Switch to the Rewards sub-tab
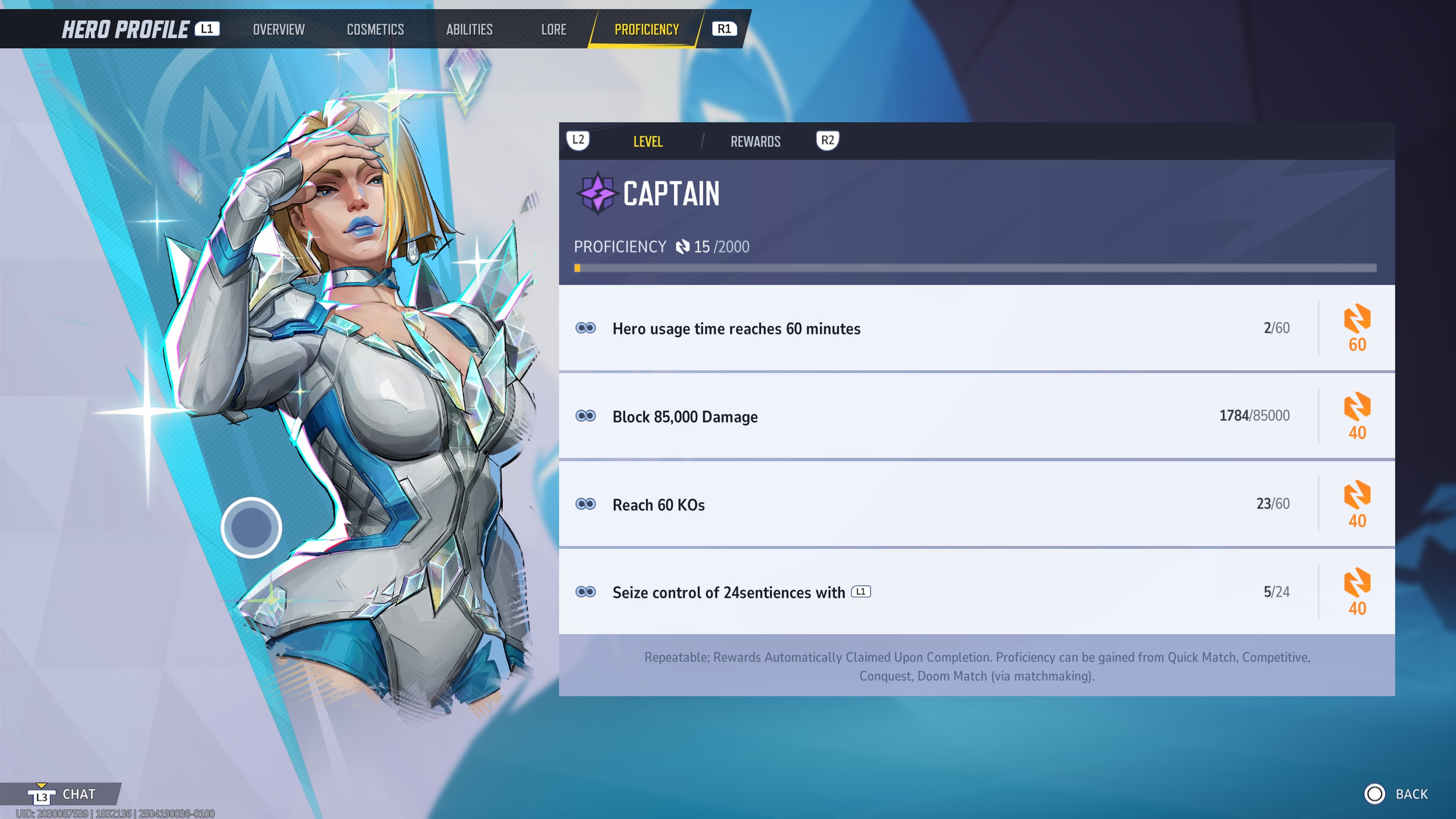The image size is (1456, 819). point(755,141)
